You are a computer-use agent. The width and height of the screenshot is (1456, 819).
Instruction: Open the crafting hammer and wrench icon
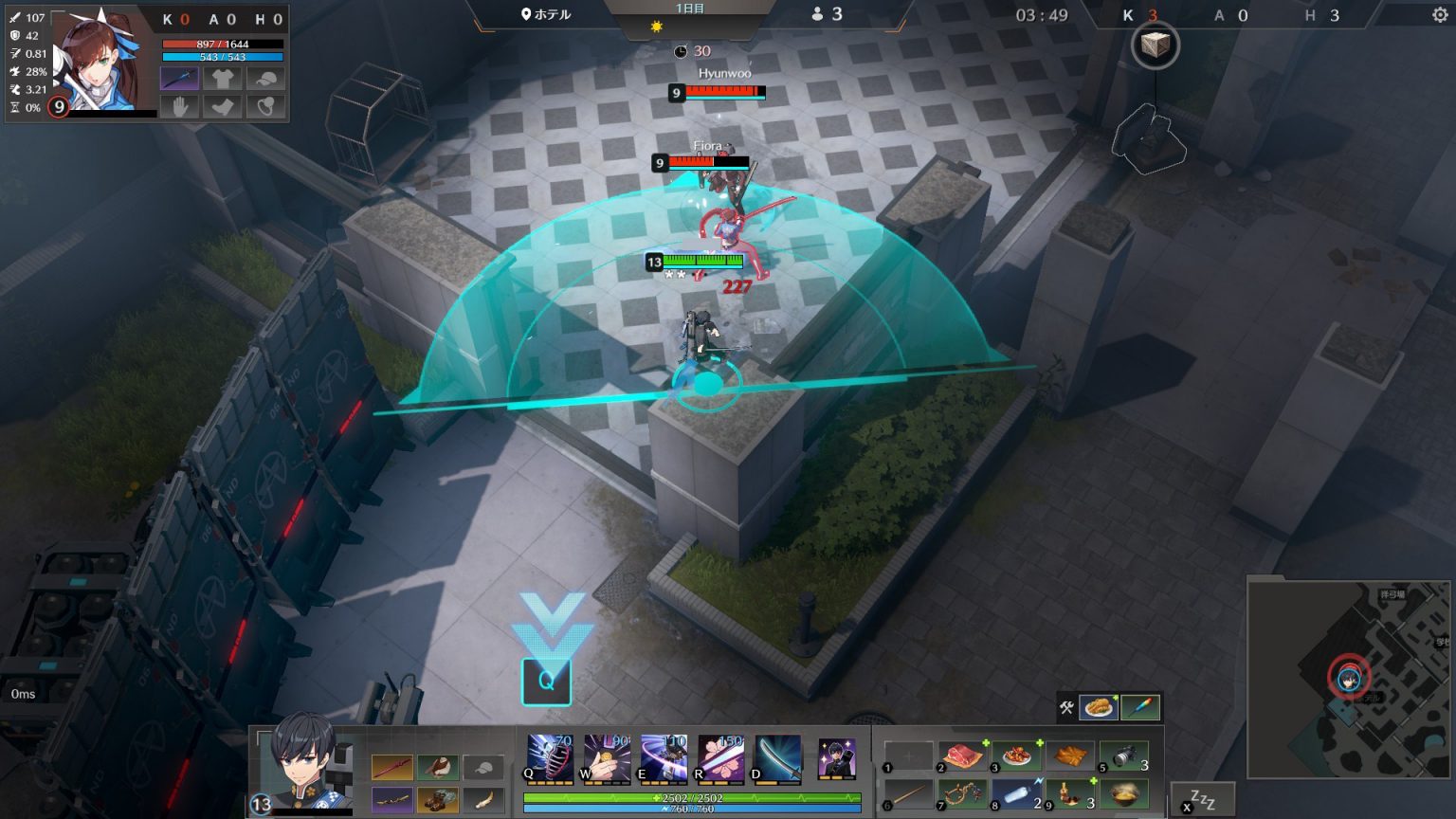(1066, 707)
